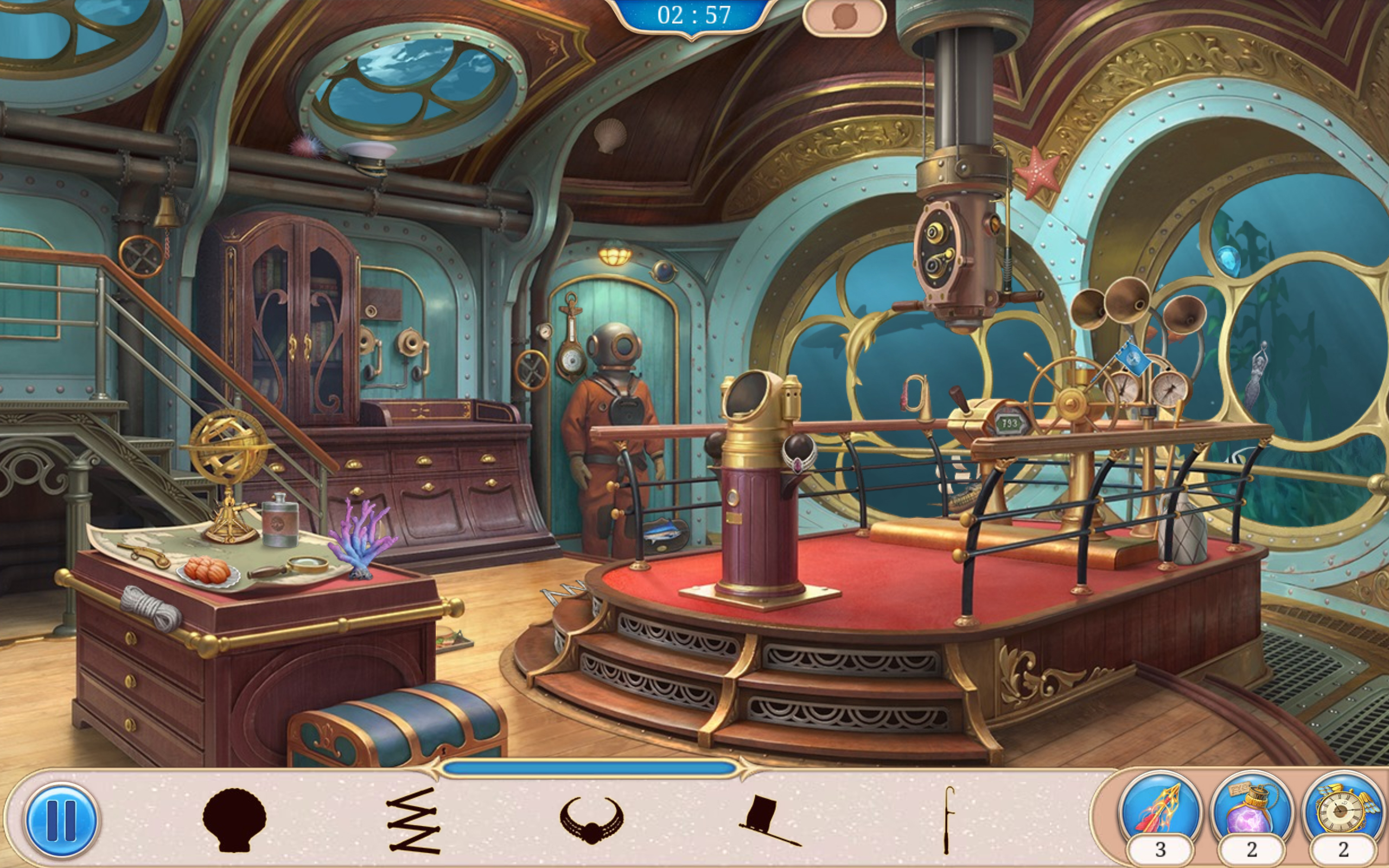
Task: Pause the game with the blue button
Action: coord(60,820)
